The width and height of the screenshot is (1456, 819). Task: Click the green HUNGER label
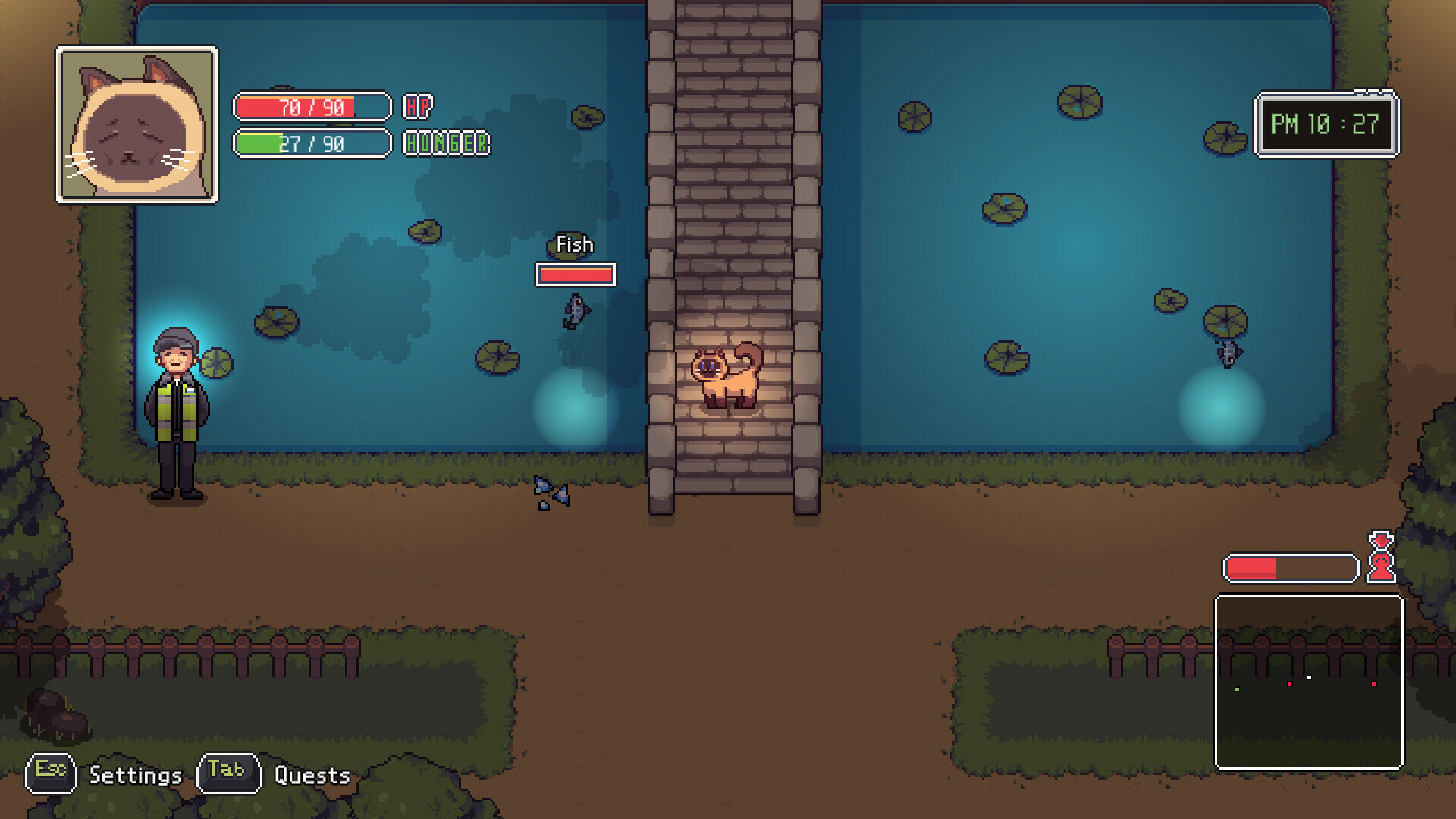coord(446,143)
